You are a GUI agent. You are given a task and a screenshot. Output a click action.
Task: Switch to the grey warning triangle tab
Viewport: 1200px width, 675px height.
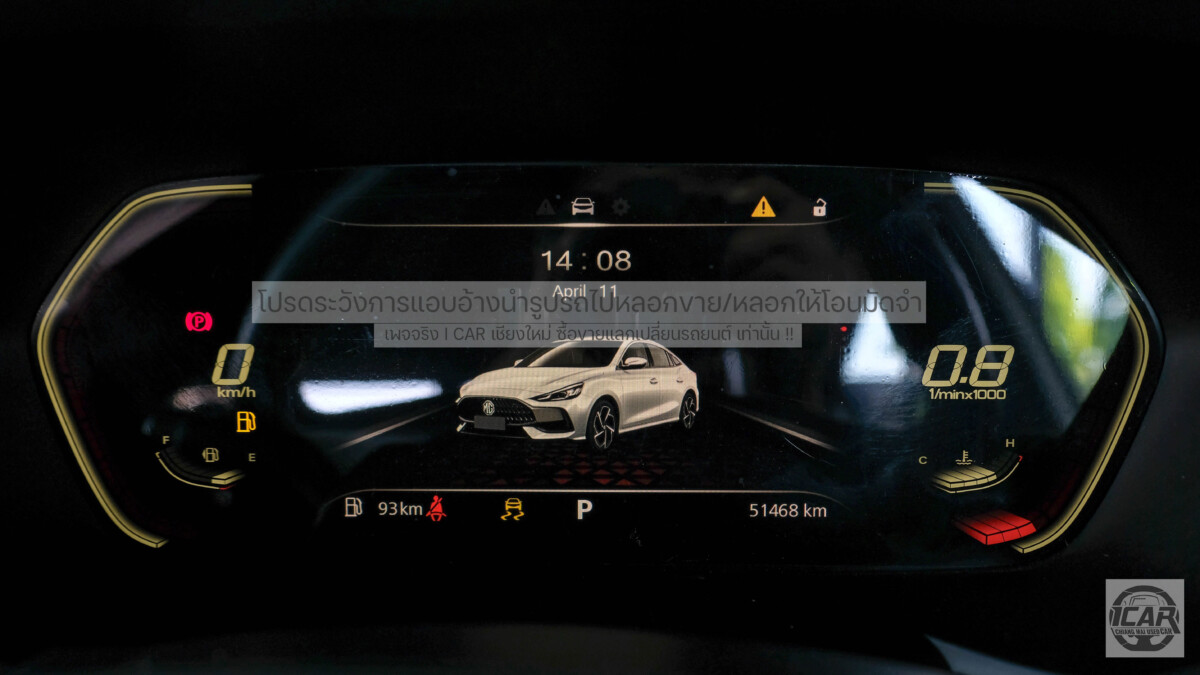click(x=545, y=207)
